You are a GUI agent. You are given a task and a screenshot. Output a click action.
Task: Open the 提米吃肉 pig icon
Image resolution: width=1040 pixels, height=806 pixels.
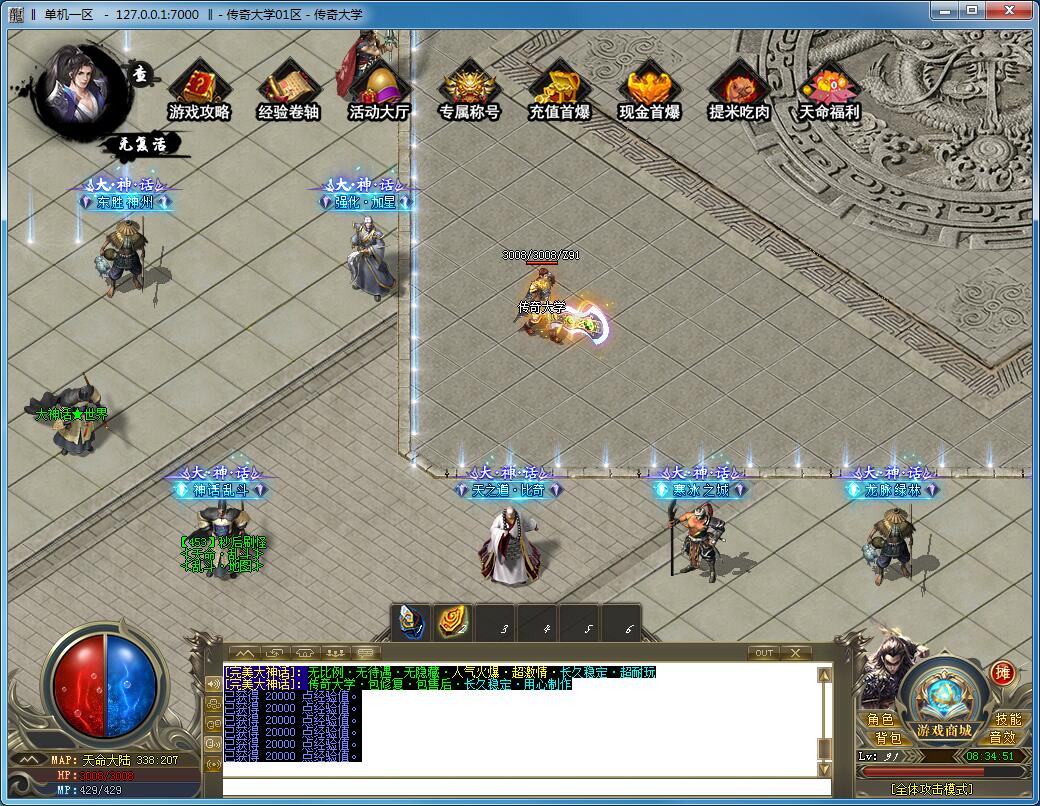pyautogui.click(x=739, y=89)
